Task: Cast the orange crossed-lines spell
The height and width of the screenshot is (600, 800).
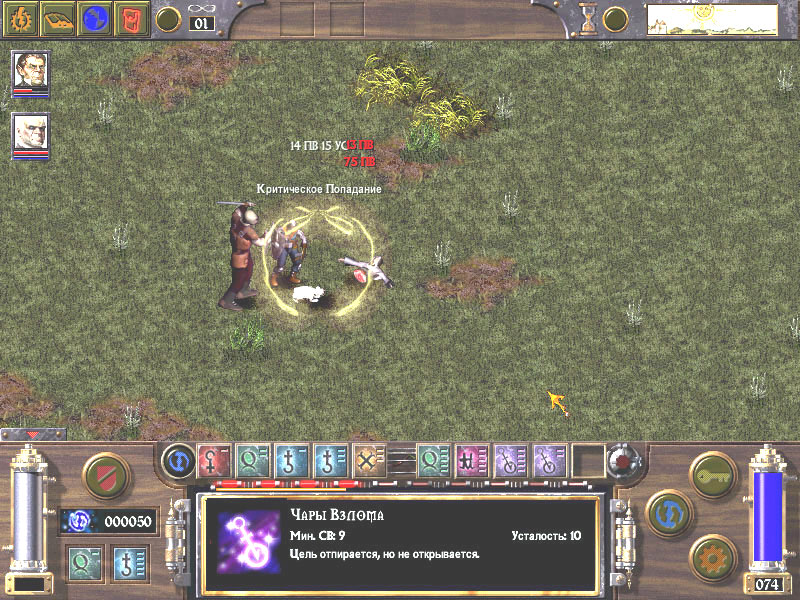Action: click(x=369, y=461)
